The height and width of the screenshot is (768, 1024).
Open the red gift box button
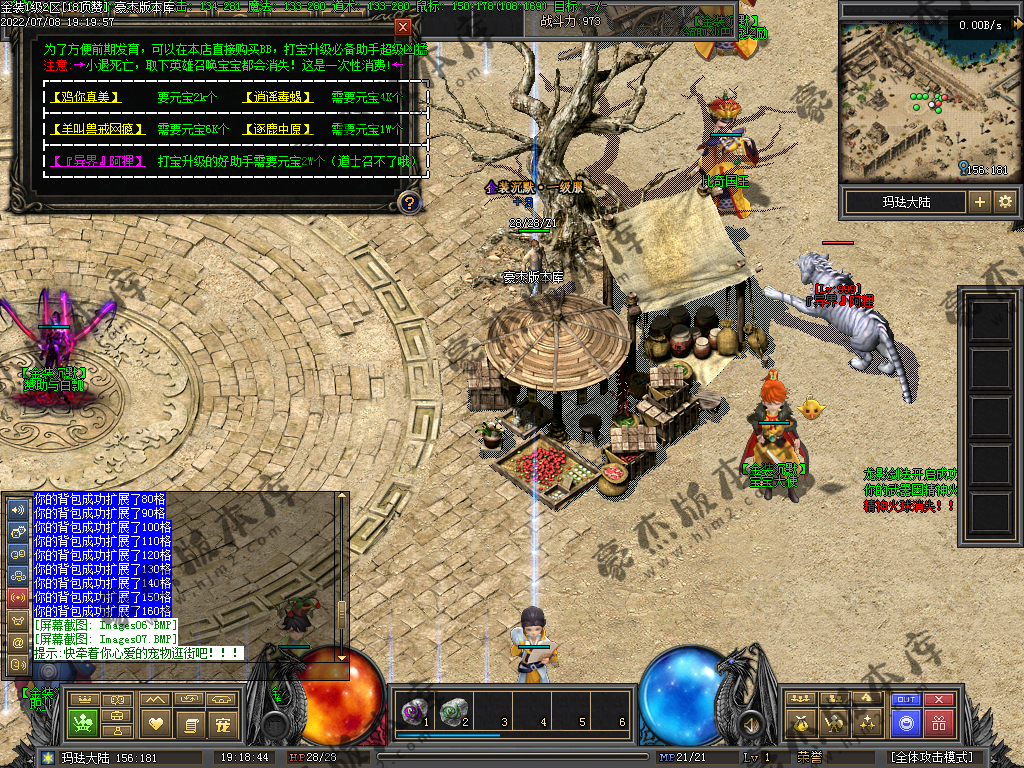(x=939, y=722)
